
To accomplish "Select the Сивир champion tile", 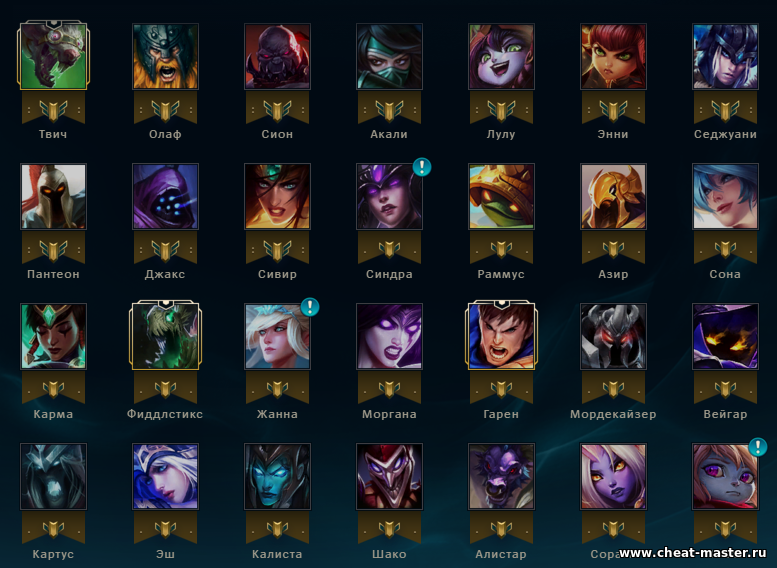I will [x=277, y=197].
